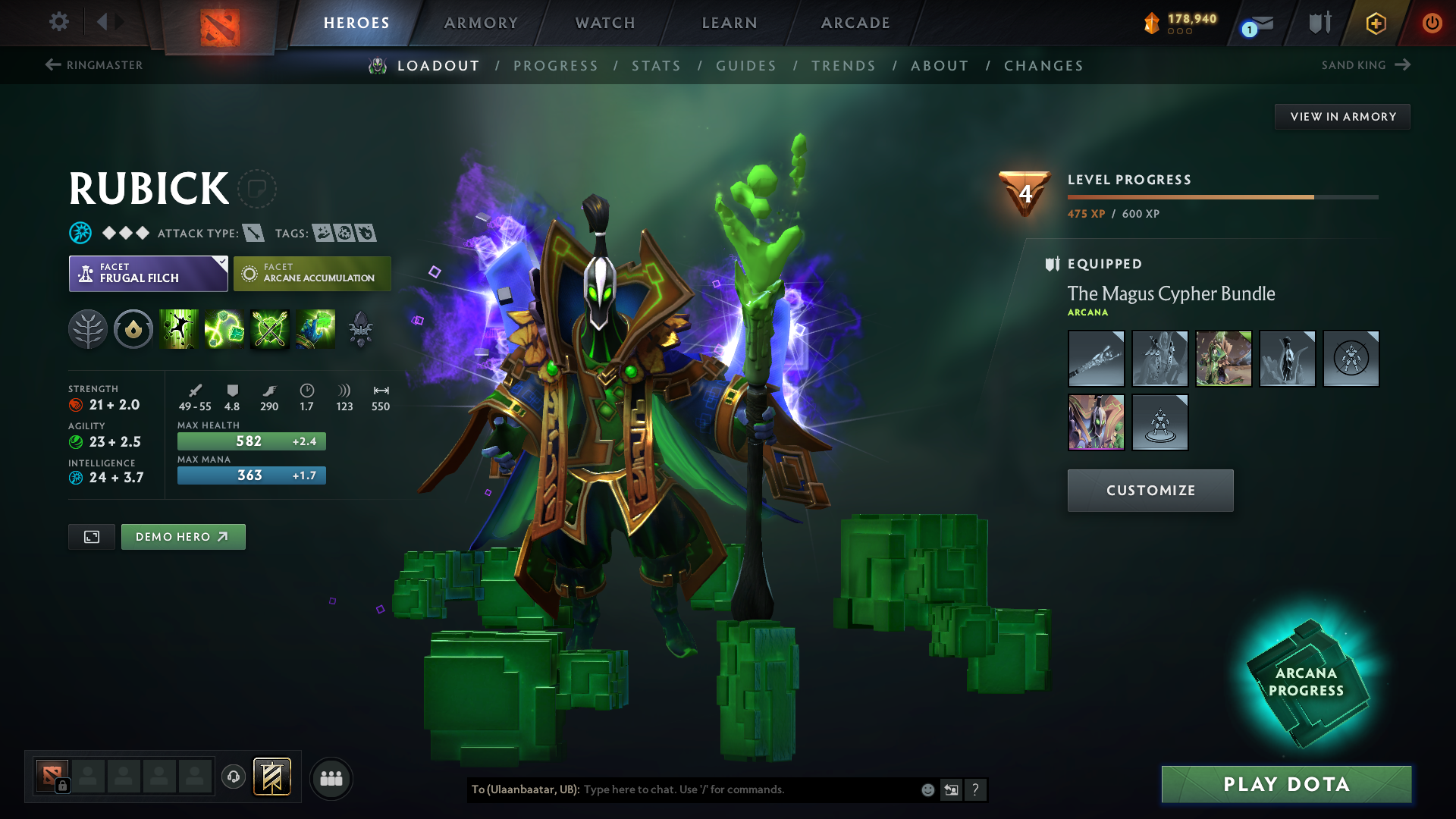Screen dimensions: 1456x819
Task: Switch to the ARMORY tab
Action: [x=481, y=23]
